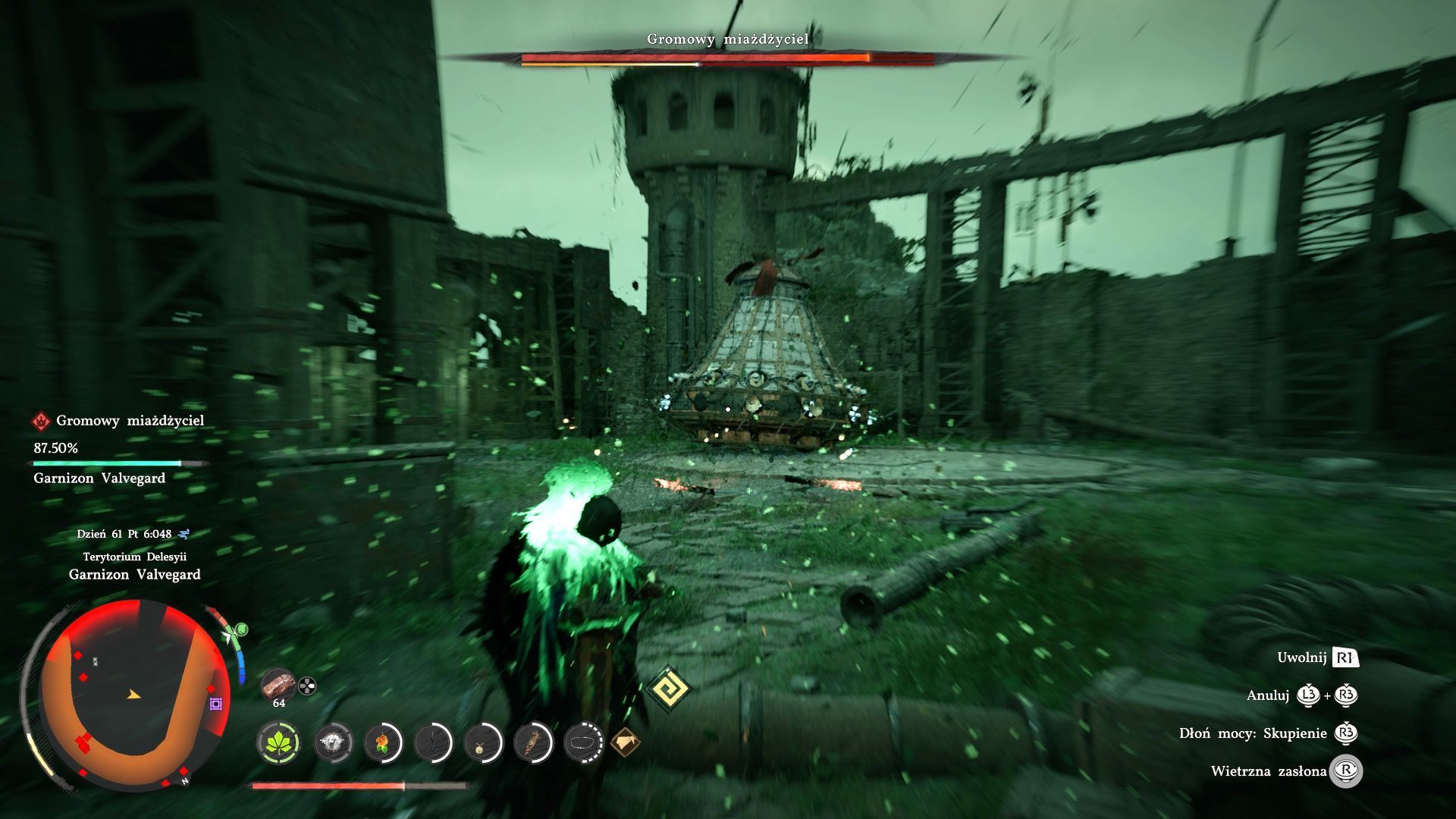The height and width of the screenshot is (819, 1456).
Task: Select the purple square marker on minimap
Action: click(216, 704)
